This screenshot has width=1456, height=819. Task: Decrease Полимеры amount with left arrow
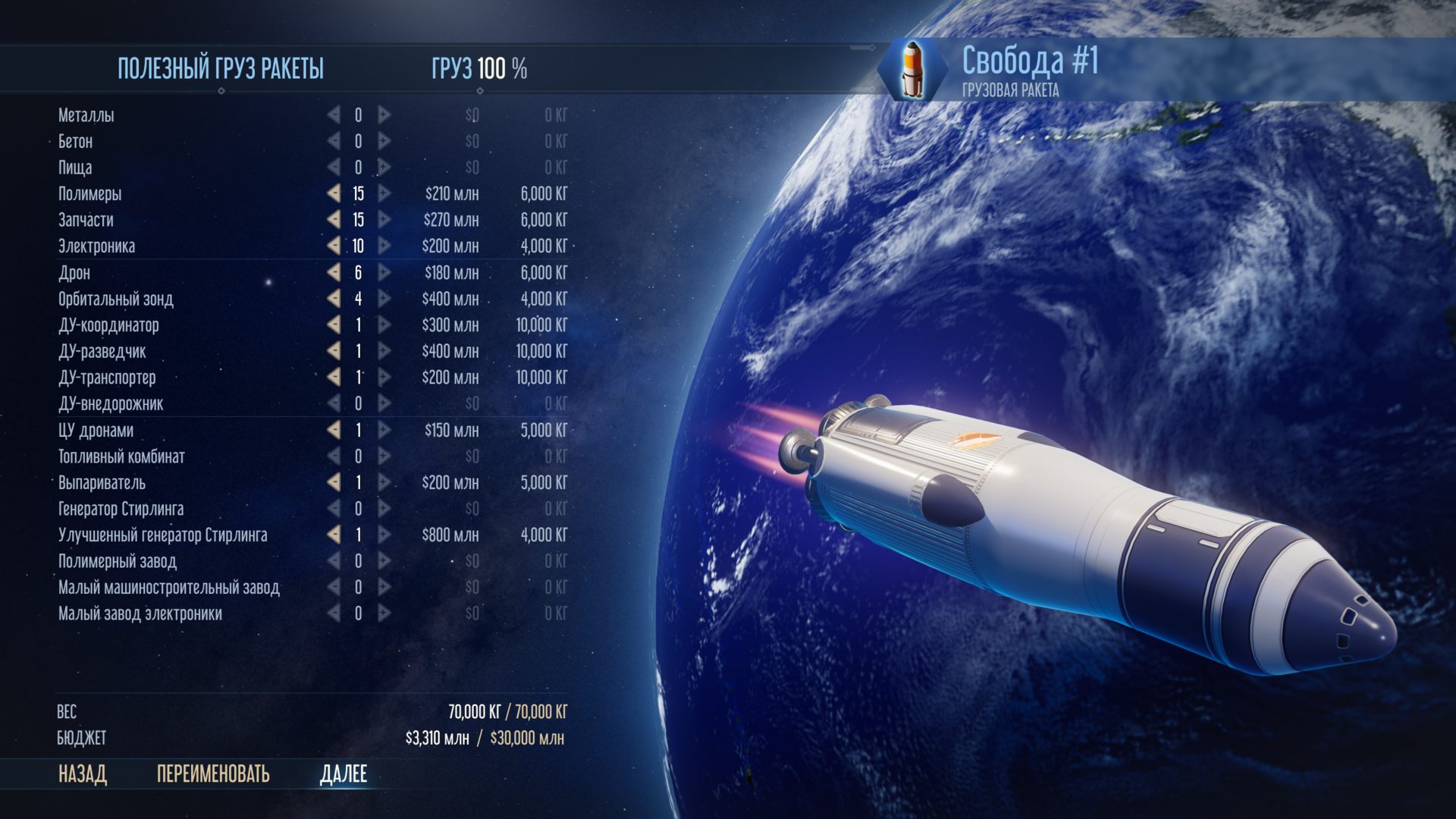click(x=334, y=193)
